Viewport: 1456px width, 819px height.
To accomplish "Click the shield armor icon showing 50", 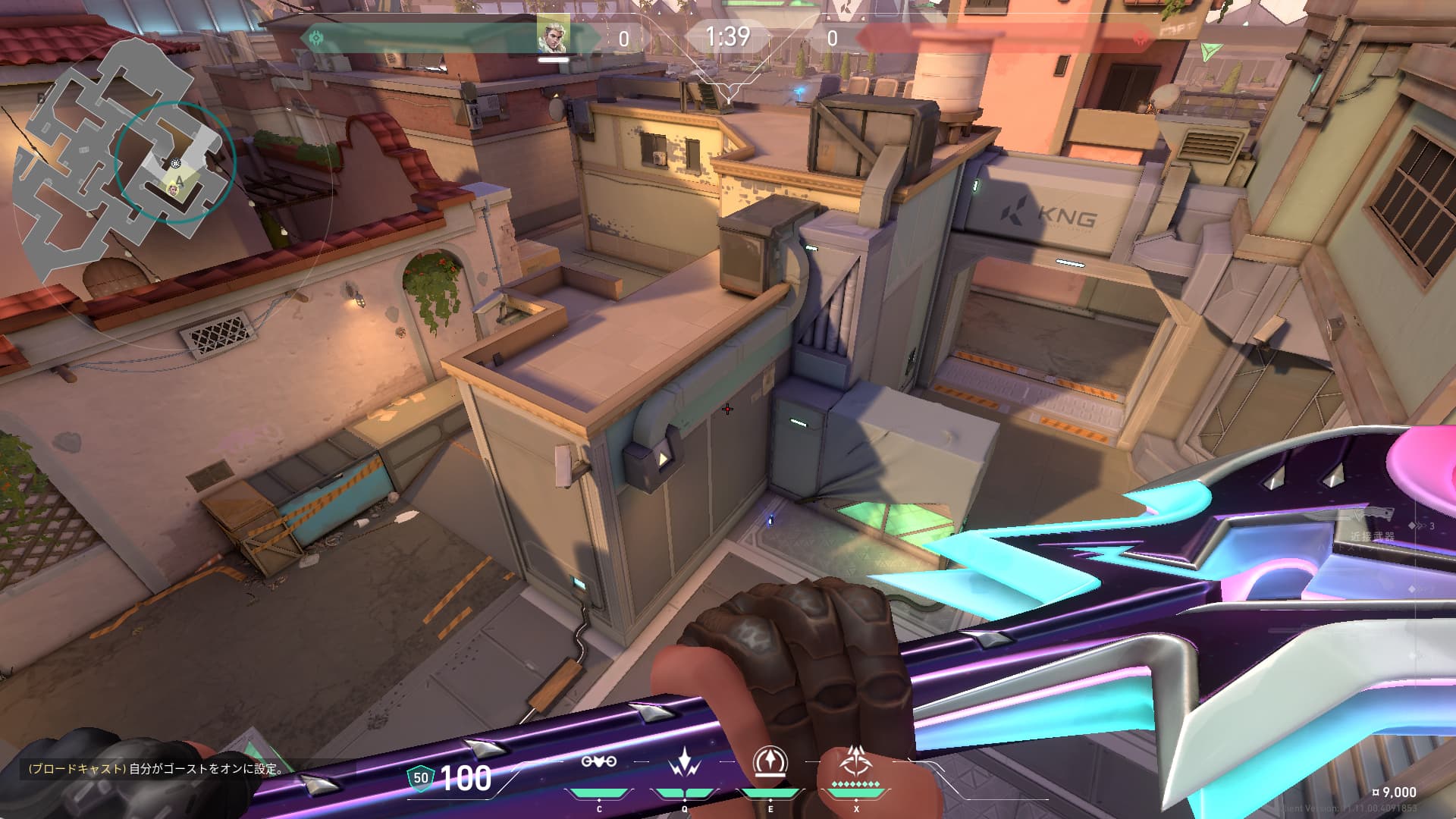I will point(421,778).
